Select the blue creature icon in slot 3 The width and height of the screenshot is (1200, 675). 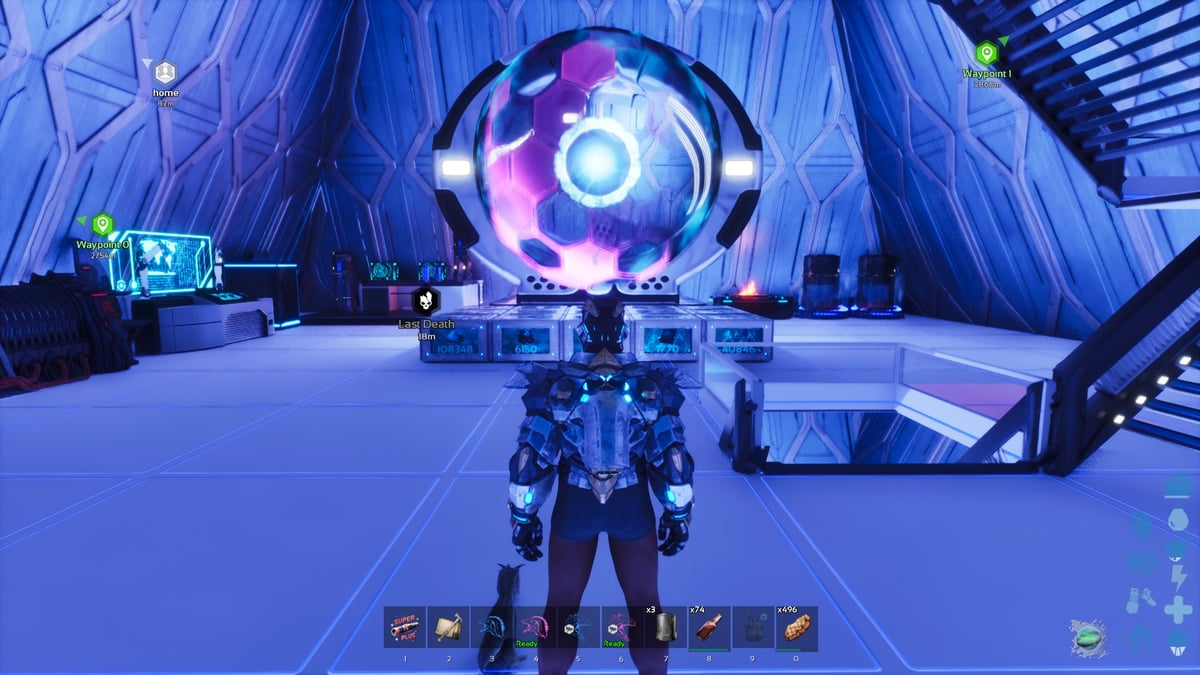(x=492, y=627)
